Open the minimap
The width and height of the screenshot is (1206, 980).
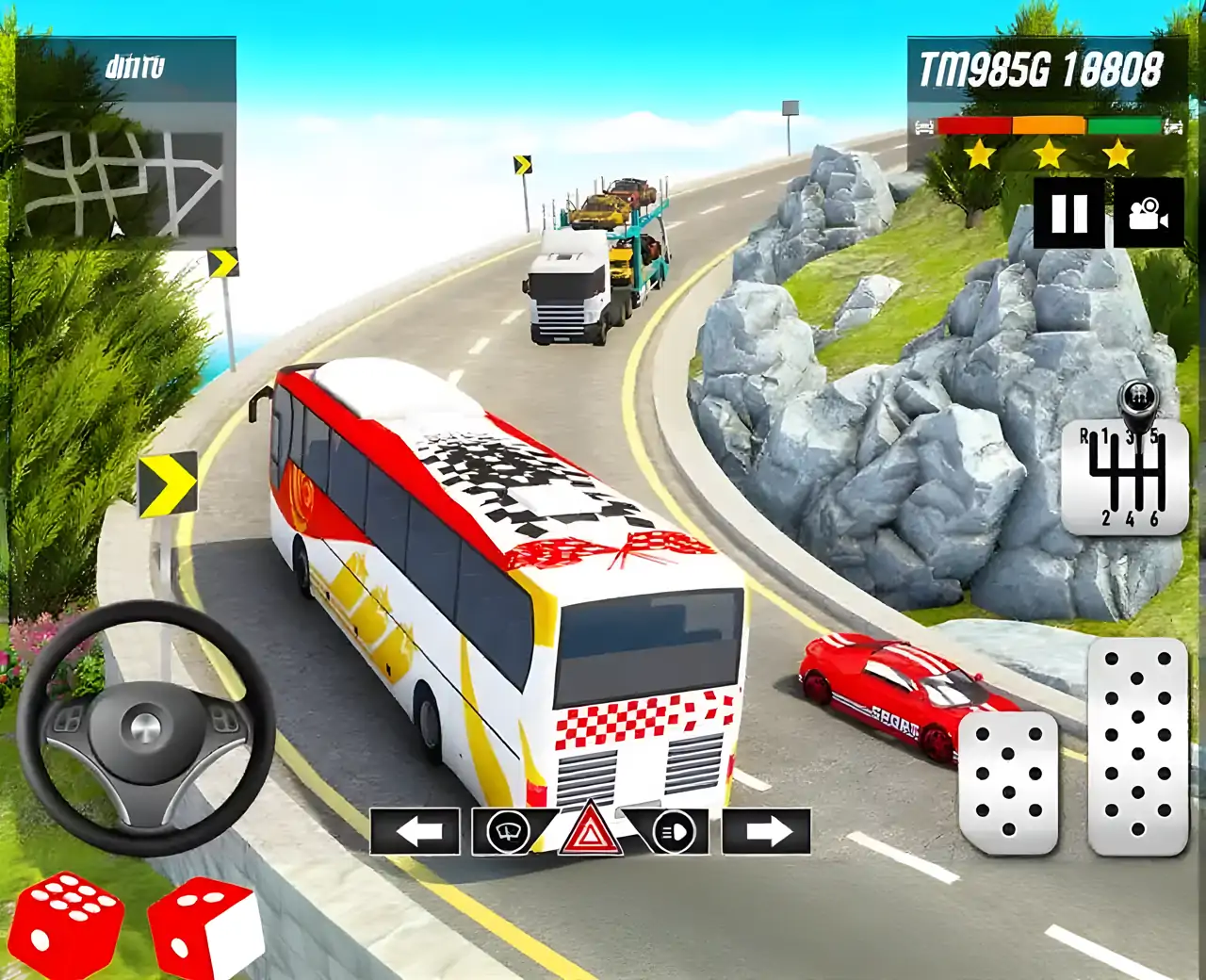point(123,183)
